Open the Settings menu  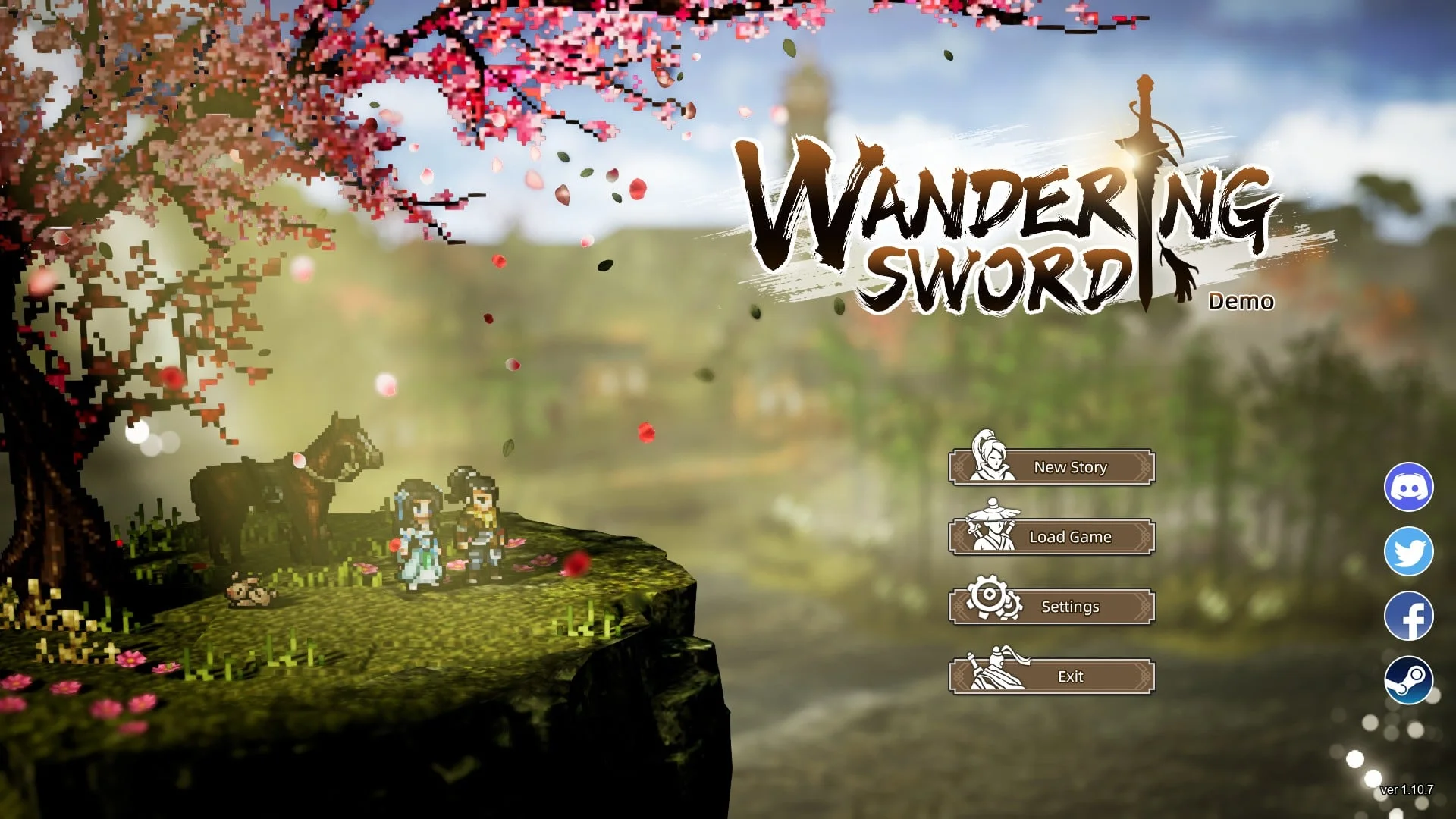tap(1071, 607)
